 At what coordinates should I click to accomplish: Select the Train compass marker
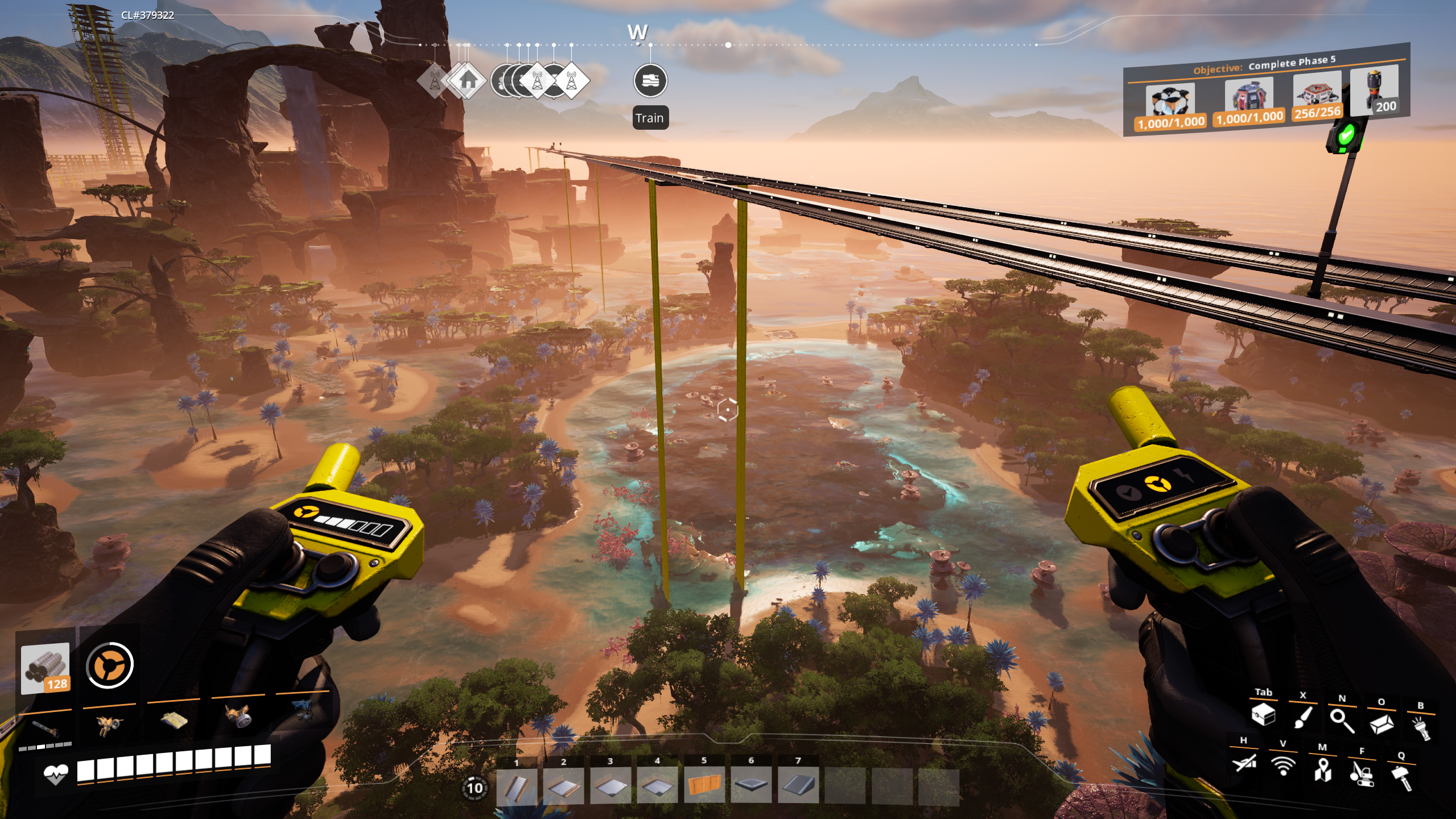[650, 81]
